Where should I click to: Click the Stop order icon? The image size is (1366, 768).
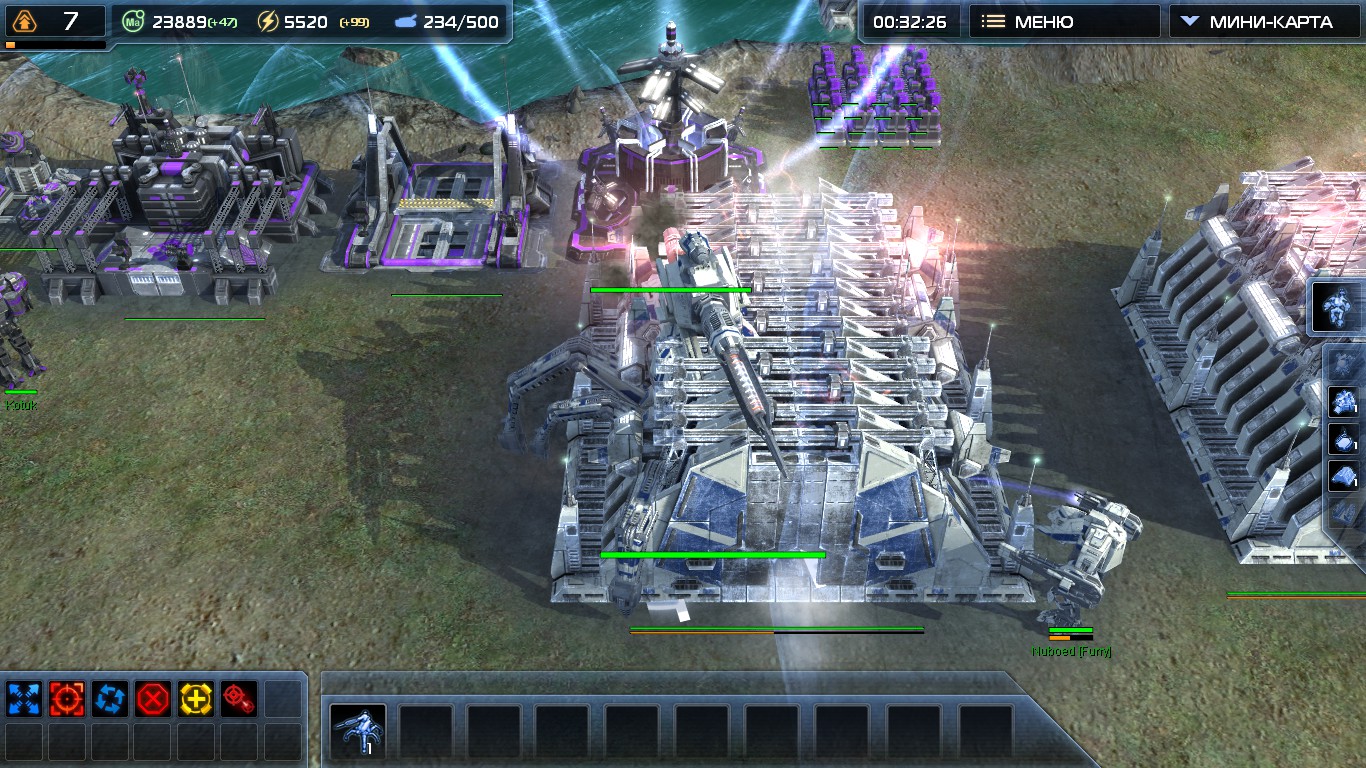[153, 698]
